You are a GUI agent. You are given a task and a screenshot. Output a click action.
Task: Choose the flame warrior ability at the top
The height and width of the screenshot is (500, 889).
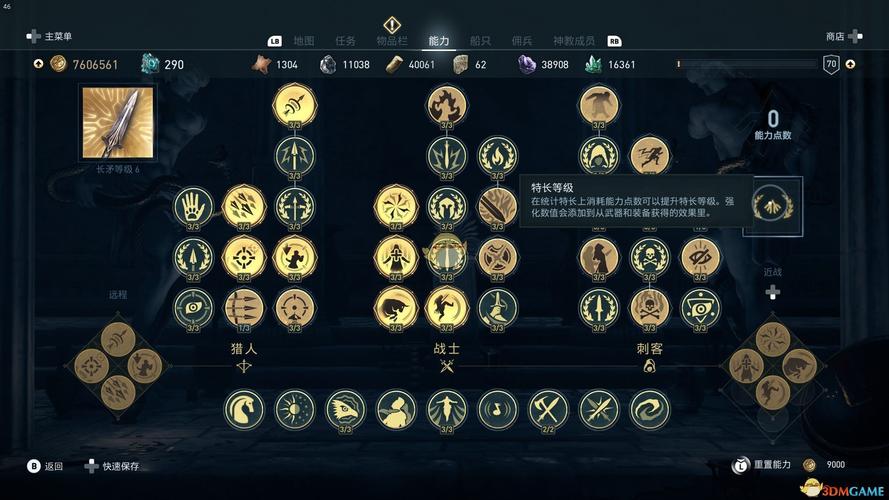[447, 105]
